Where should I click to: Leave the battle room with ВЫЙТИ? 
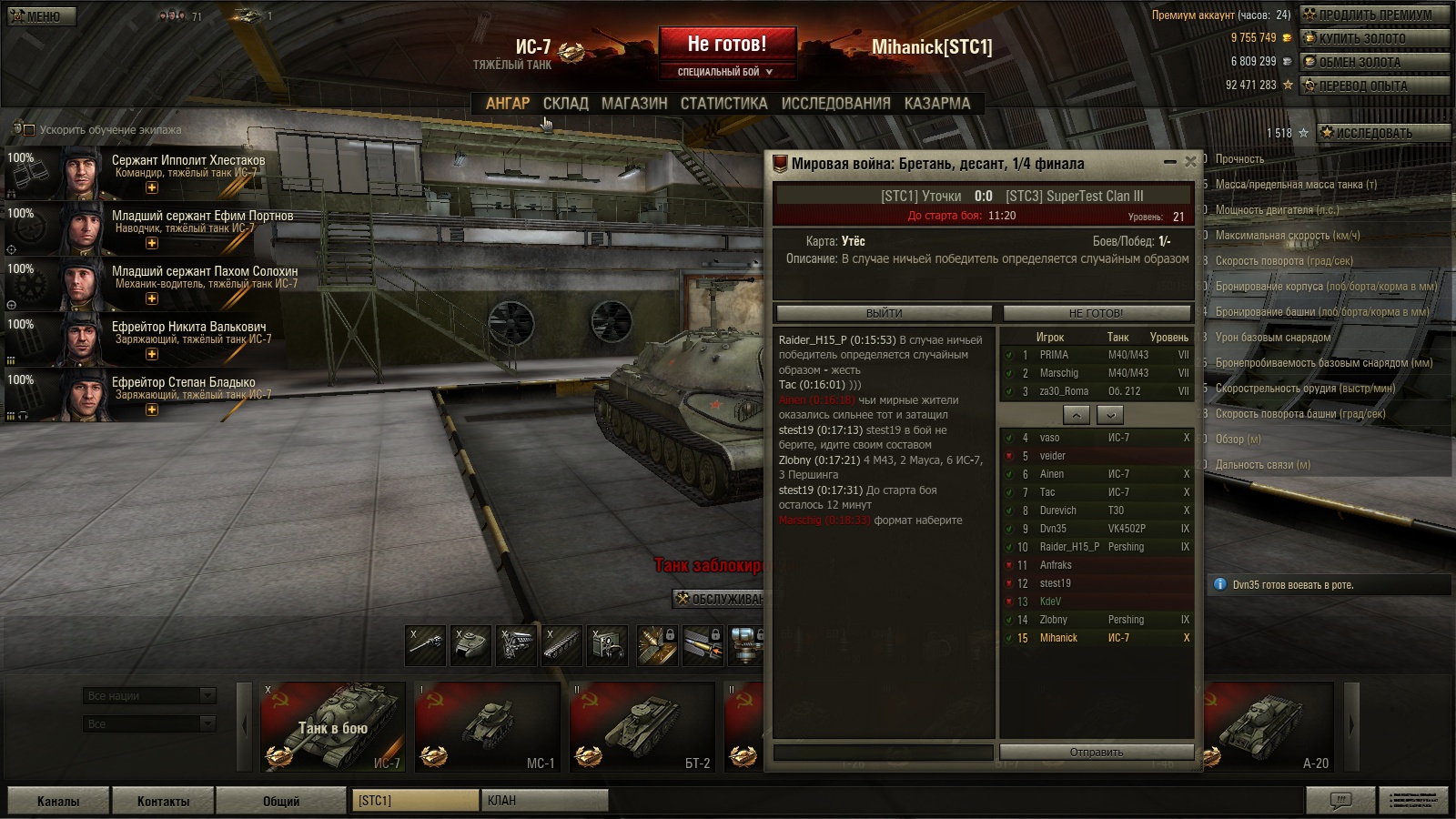tap(884, 313)
